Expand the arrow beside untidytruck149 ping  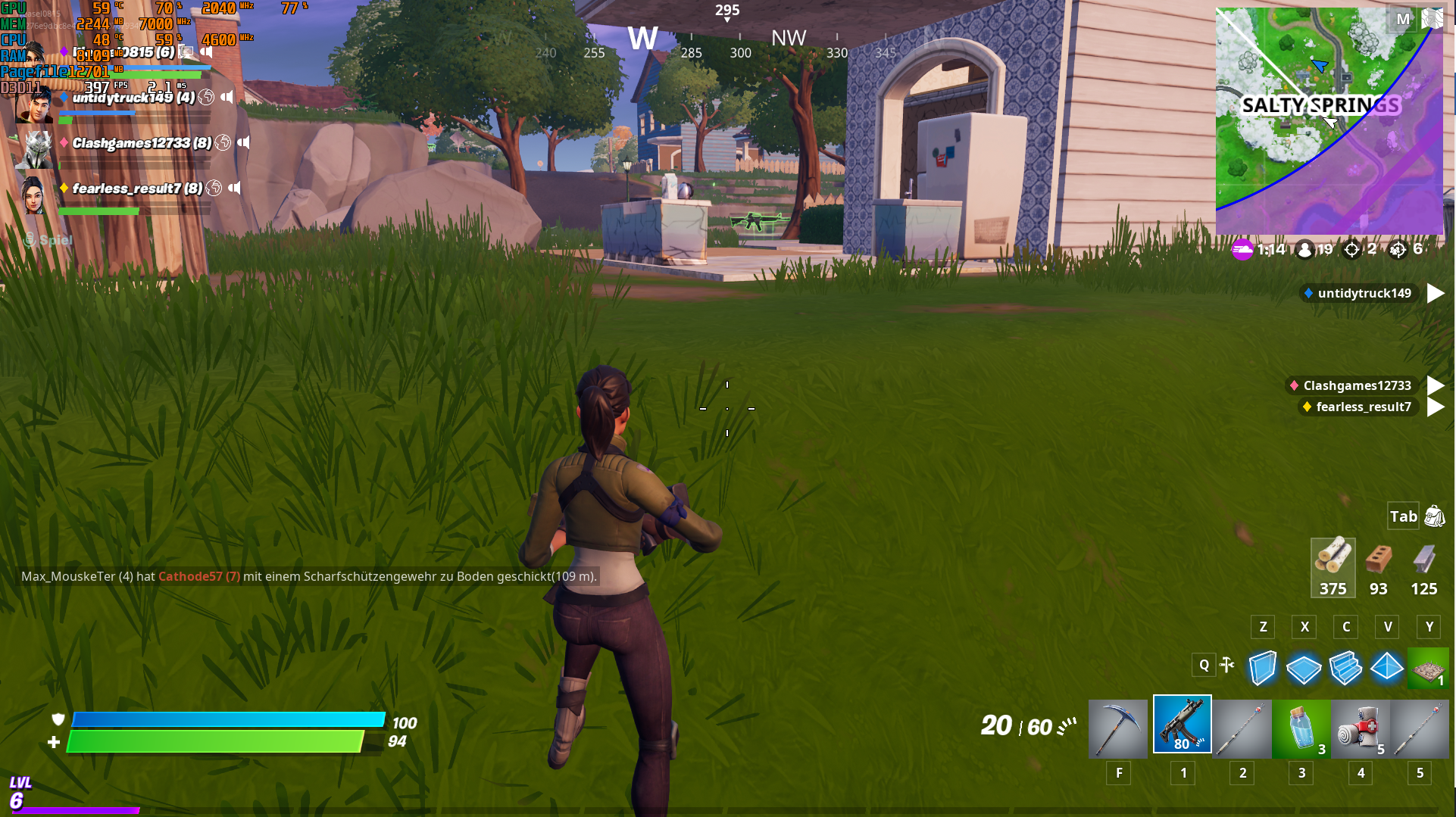pos(1437,293)
